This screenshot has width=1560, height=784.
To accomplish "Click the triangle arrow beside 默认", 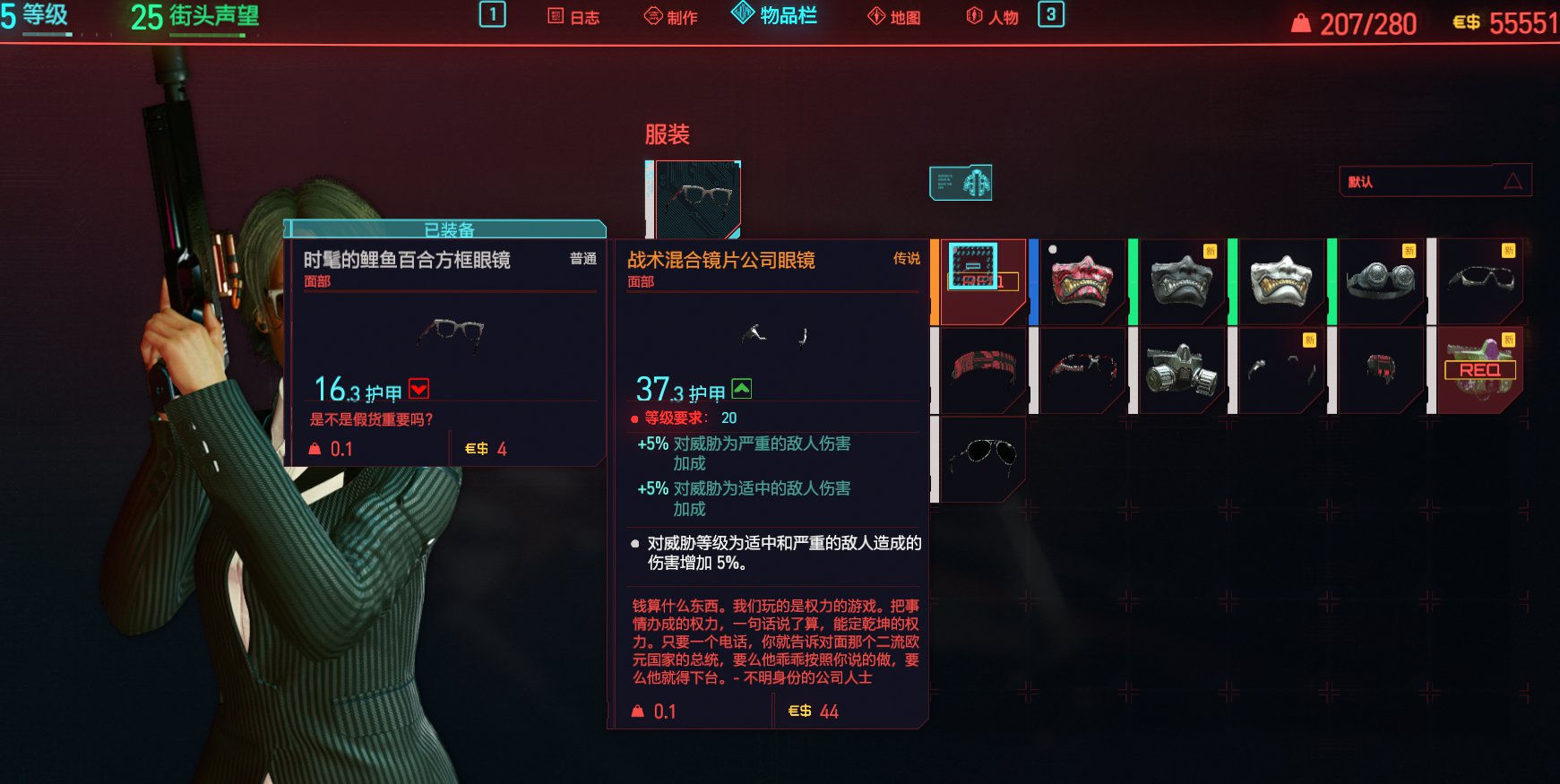I will [x=1513, y=180].
